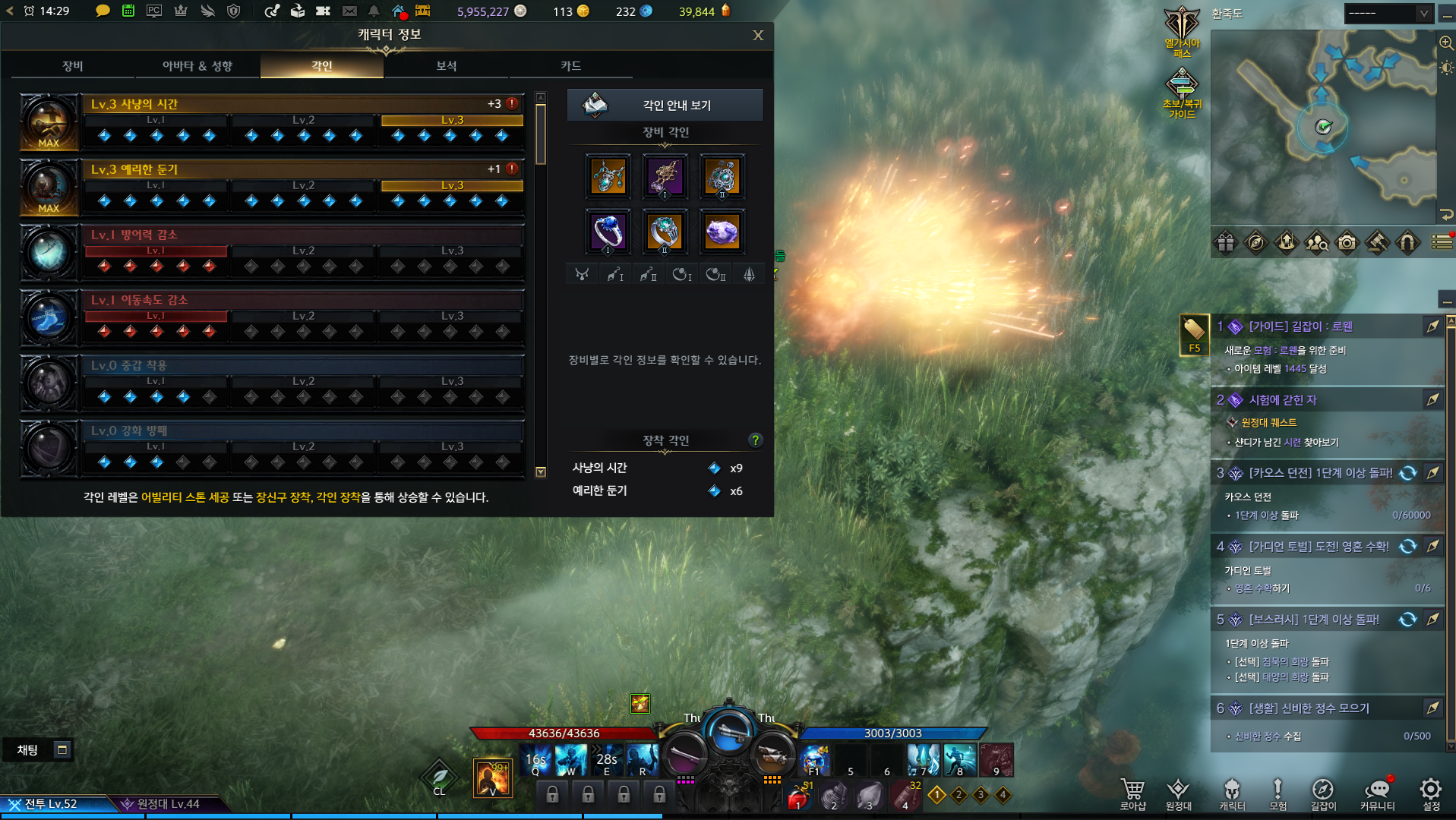Open the 엘가시아 패스 icon
This screenshot has width=1456, height=820.
(x=1182, y=30)
